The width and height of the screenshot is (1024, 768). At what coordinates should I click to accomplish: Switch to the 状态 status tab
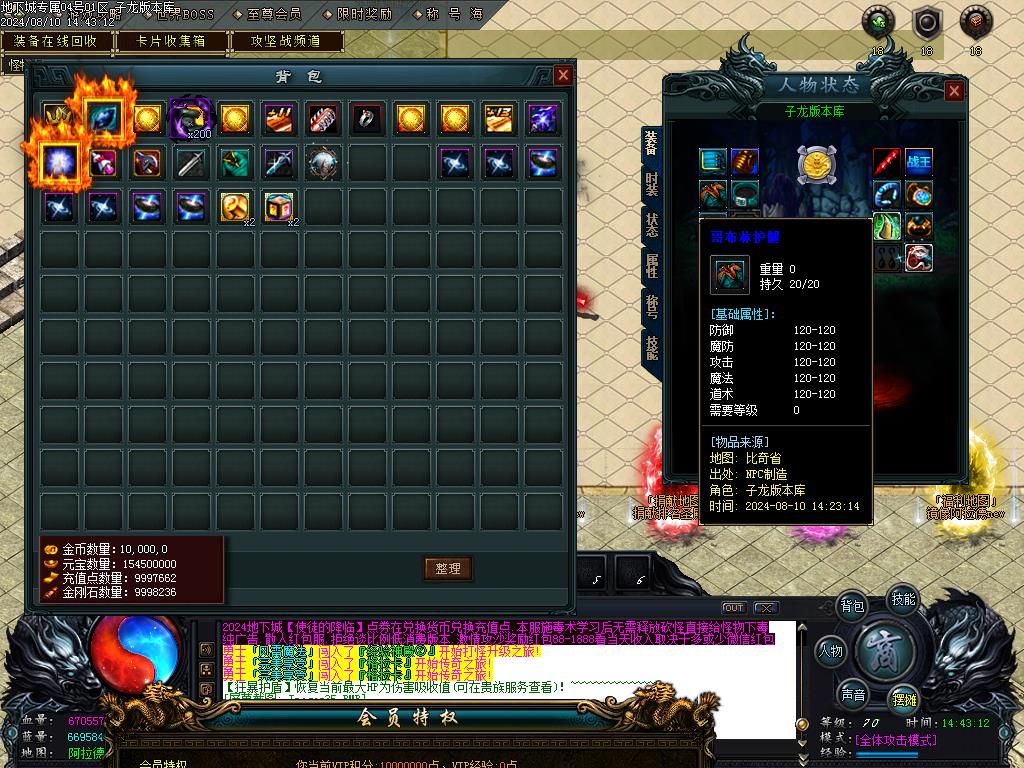coord(652,225)
